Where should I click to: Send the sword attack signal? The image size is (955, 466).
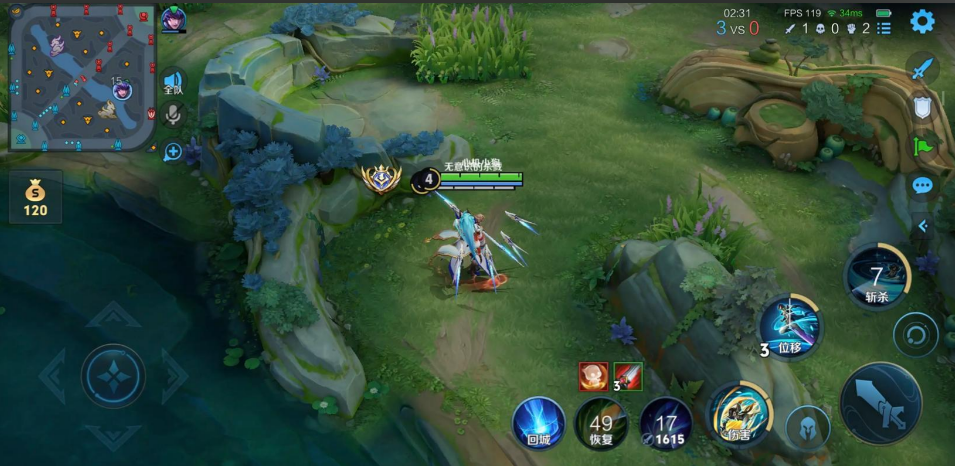point(922,69)
